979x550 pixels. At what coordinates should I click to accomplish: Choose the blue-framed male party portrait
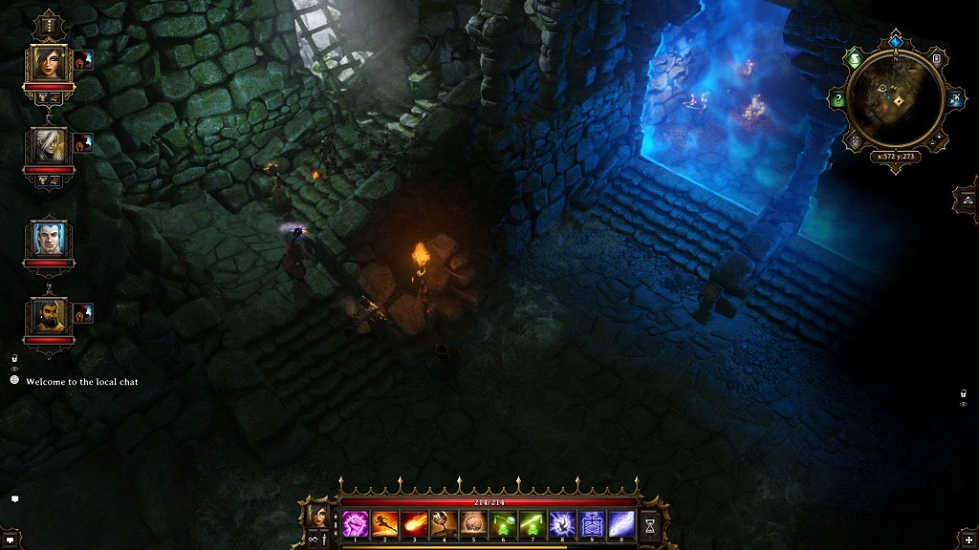(48, 239)
